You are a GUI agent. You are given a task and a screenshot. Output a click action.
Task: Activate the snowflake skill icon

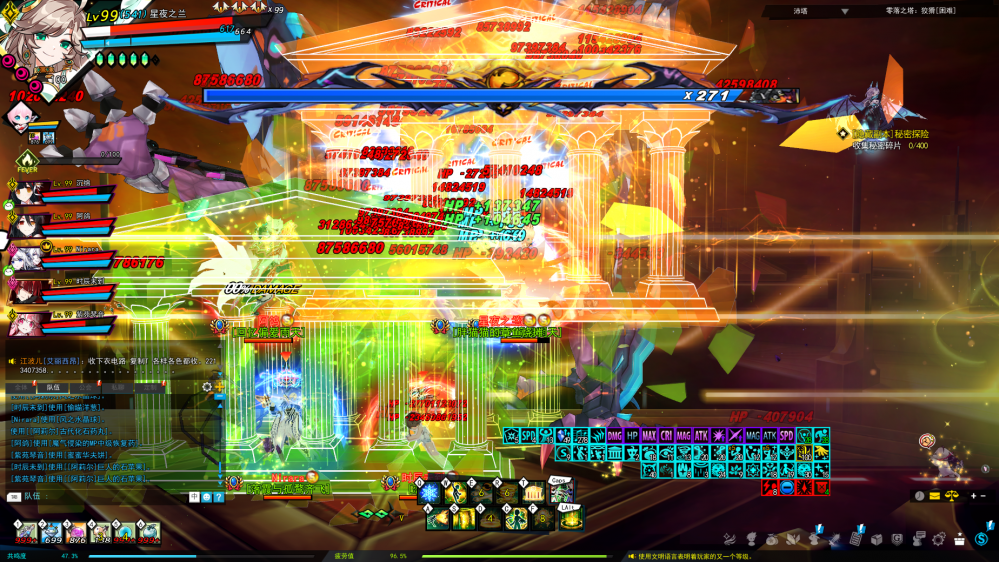[429, 493]
